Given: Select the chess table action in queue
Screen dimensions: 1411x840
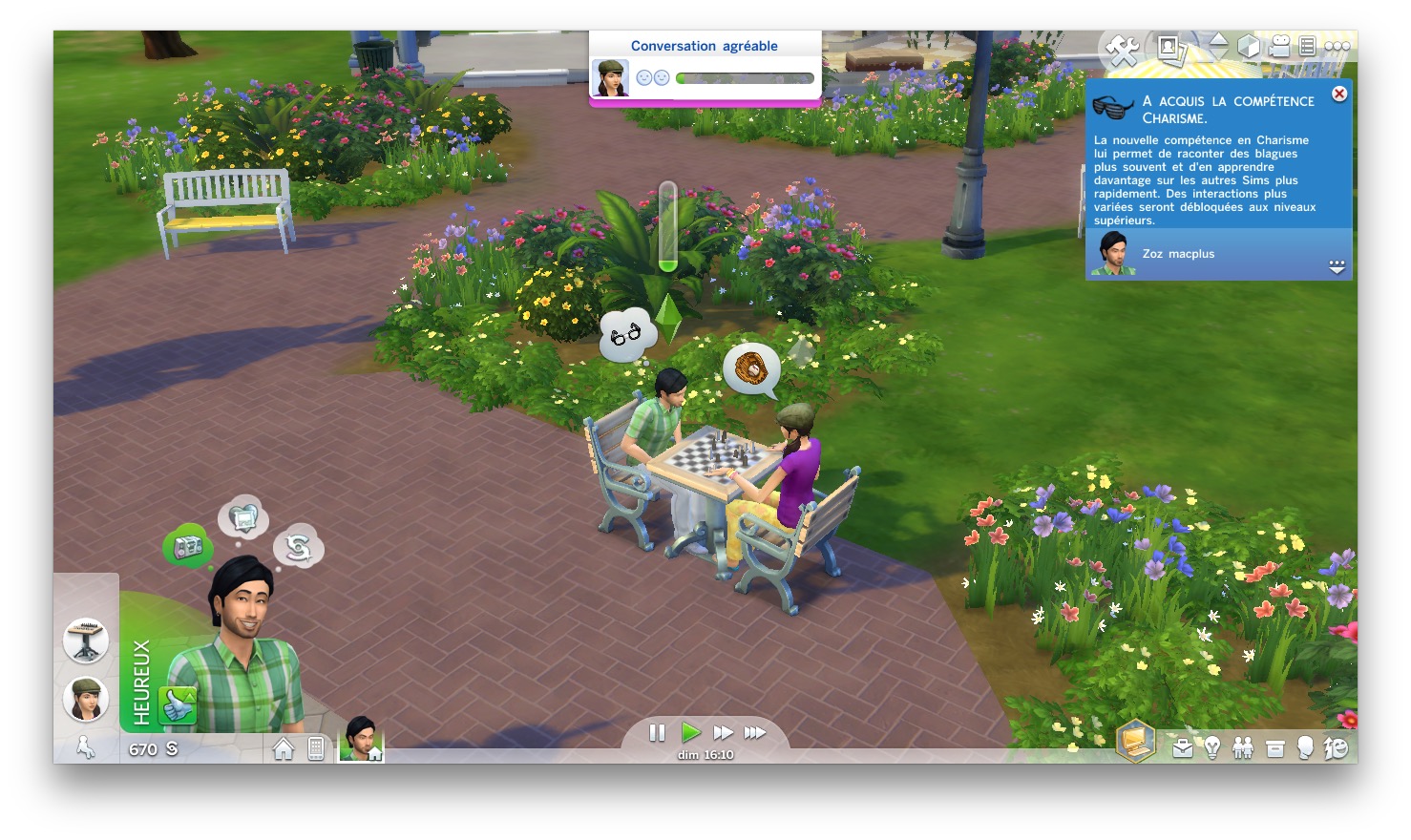Looking at the screenshot, I should pos(86,640).
